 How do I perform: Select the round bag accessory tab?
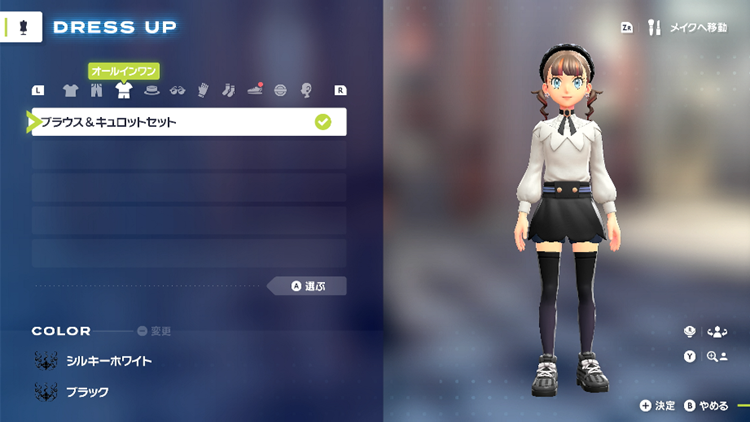[x=280, y=91]
